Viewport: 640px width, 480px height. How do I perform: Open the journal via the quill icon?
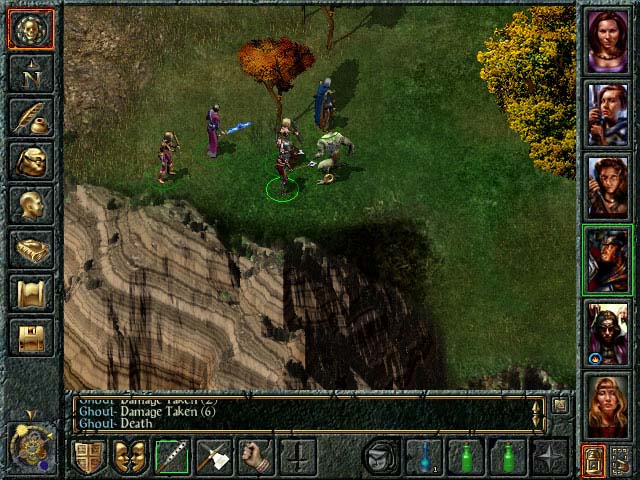coord(30,116)
